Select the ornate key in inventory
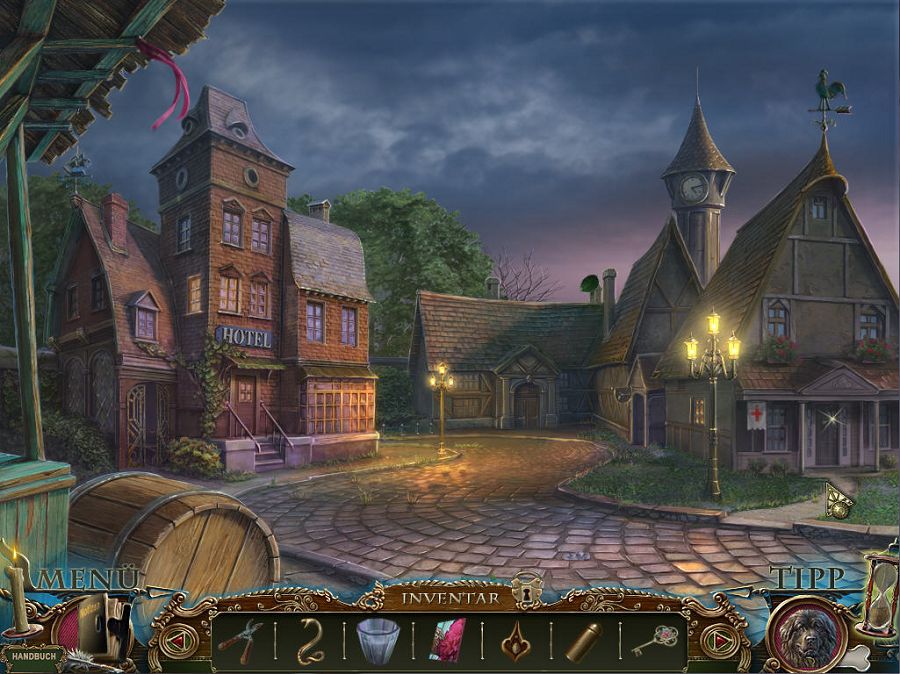900x674 pixels. click(x=654, y=640)
